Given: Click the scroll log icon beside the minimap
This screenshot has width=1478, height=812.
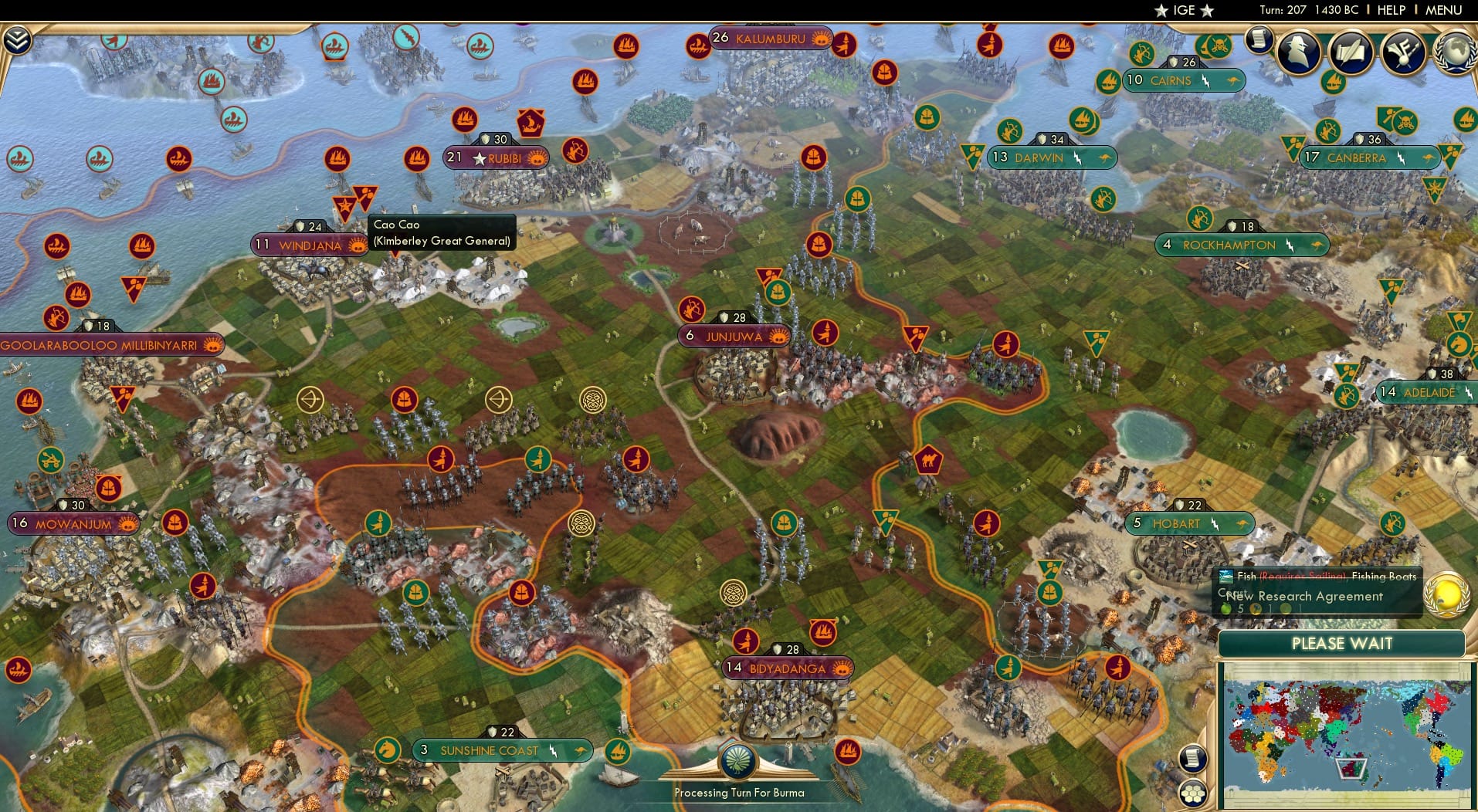Looking at the screenshot, I should coord(1192,759).
